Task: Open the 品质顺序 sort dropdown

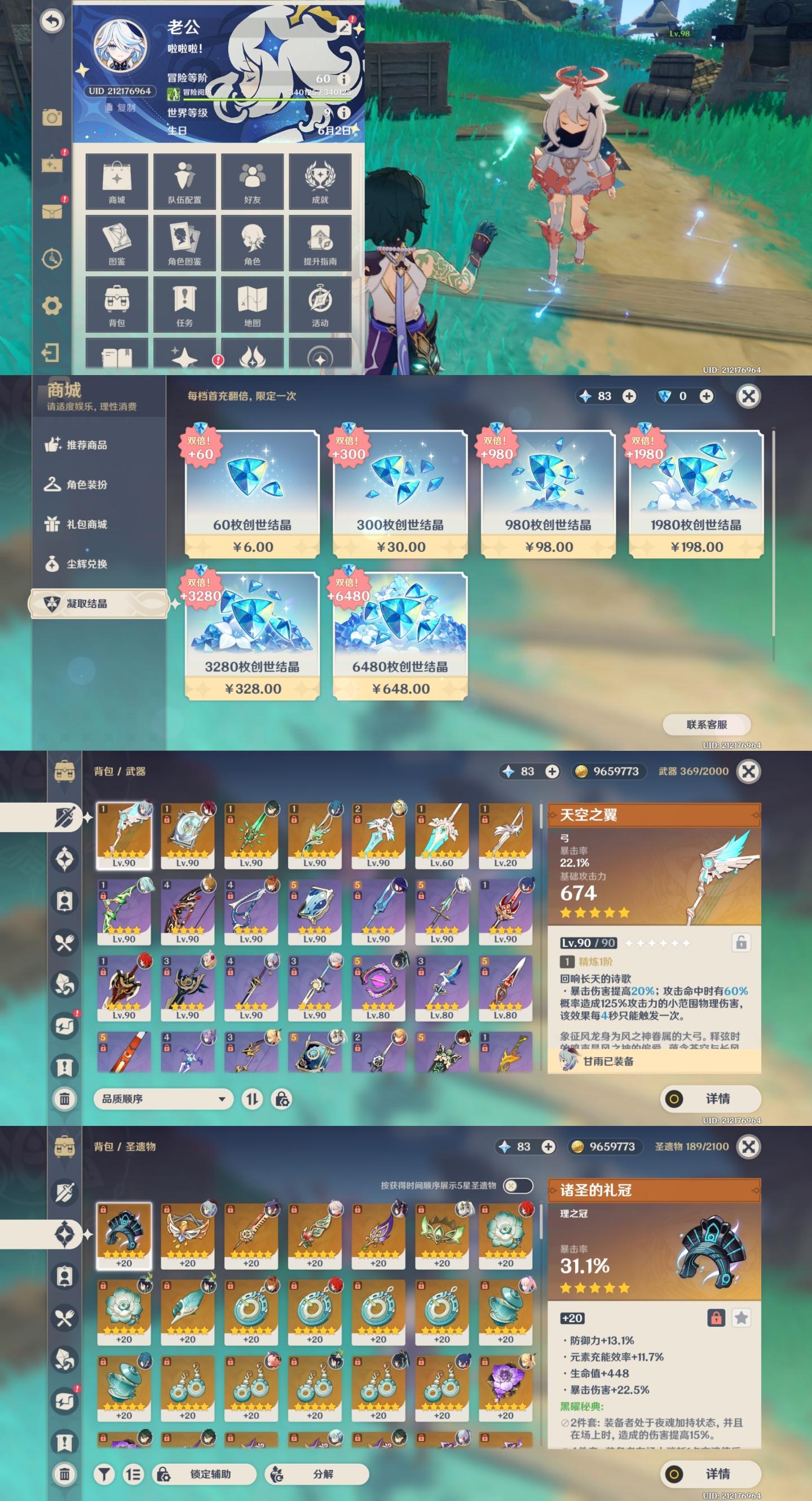Action: coord(163,1099)
